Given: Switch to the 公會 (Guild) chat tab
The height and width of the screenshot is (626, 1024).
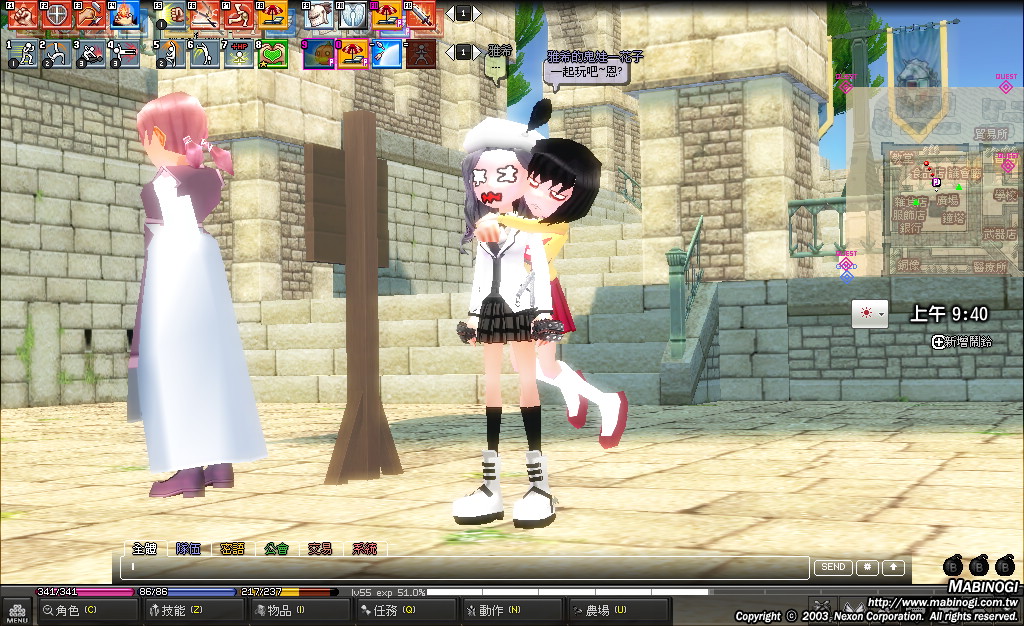Looking at the screenshot, I should point(276,548).
